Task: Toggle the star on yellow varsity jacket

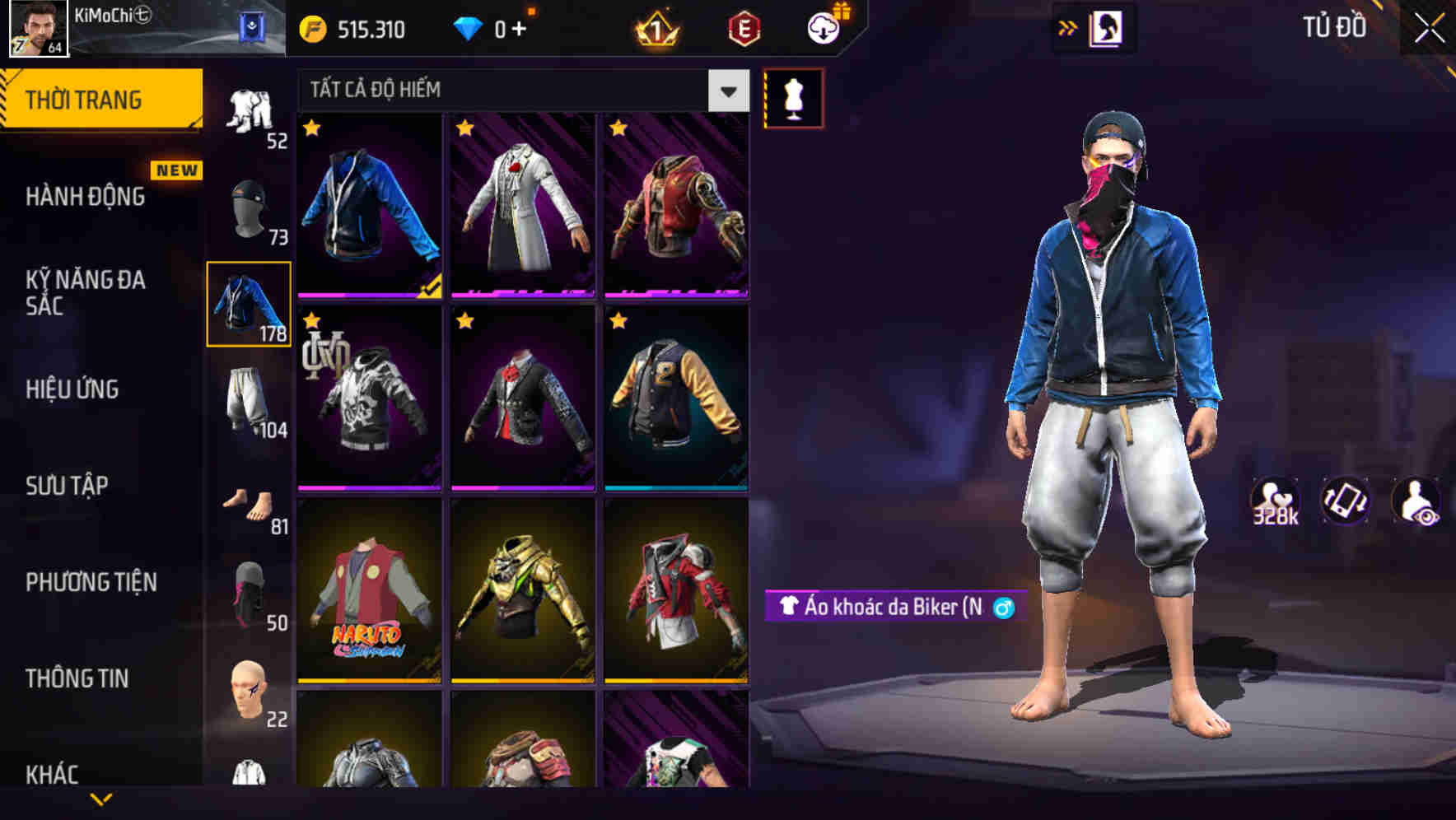Action: click(618, 322)
